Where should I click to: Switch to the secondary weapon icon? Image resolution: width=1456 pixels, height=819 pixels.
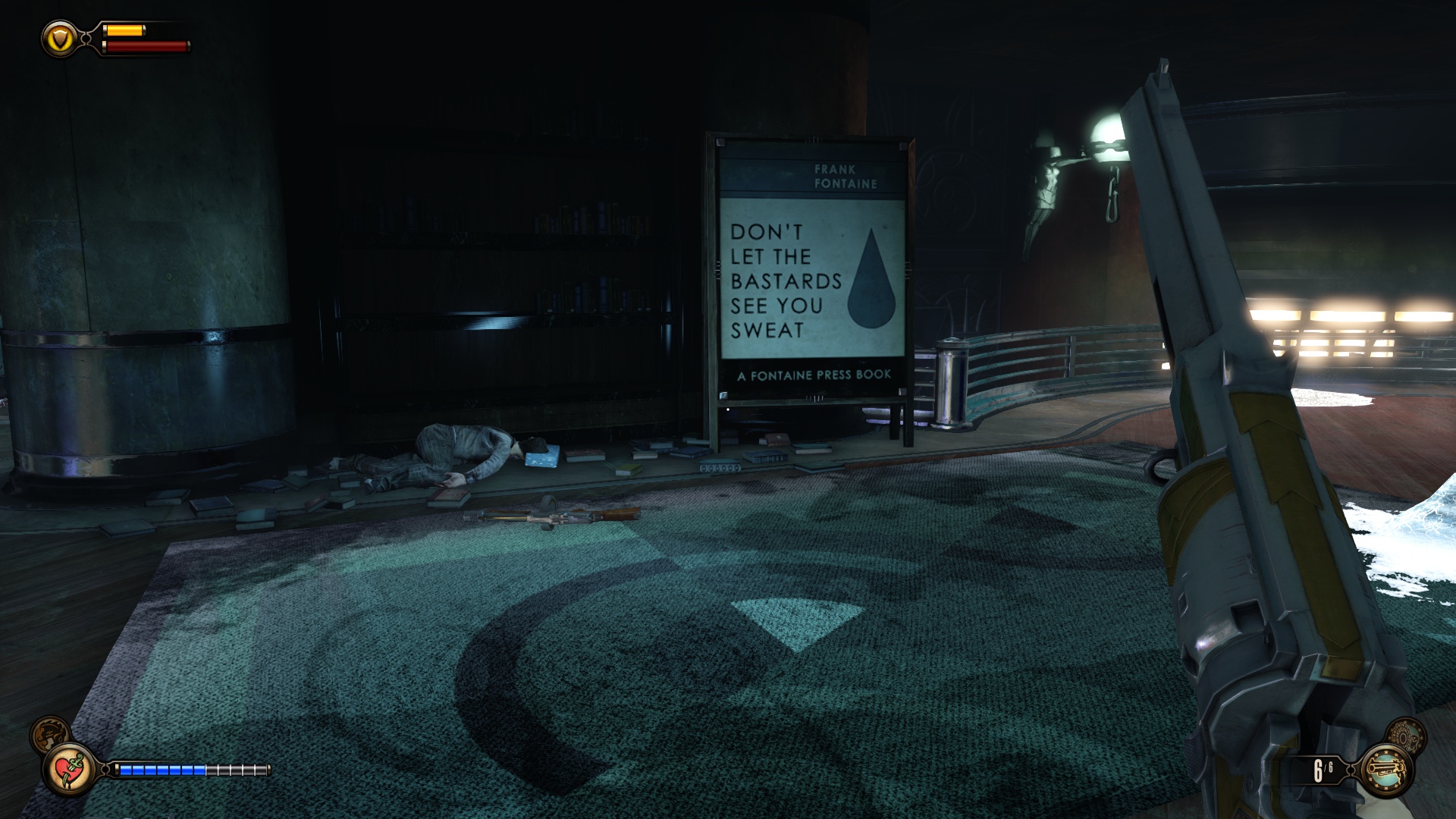(x=1406, y=735)
